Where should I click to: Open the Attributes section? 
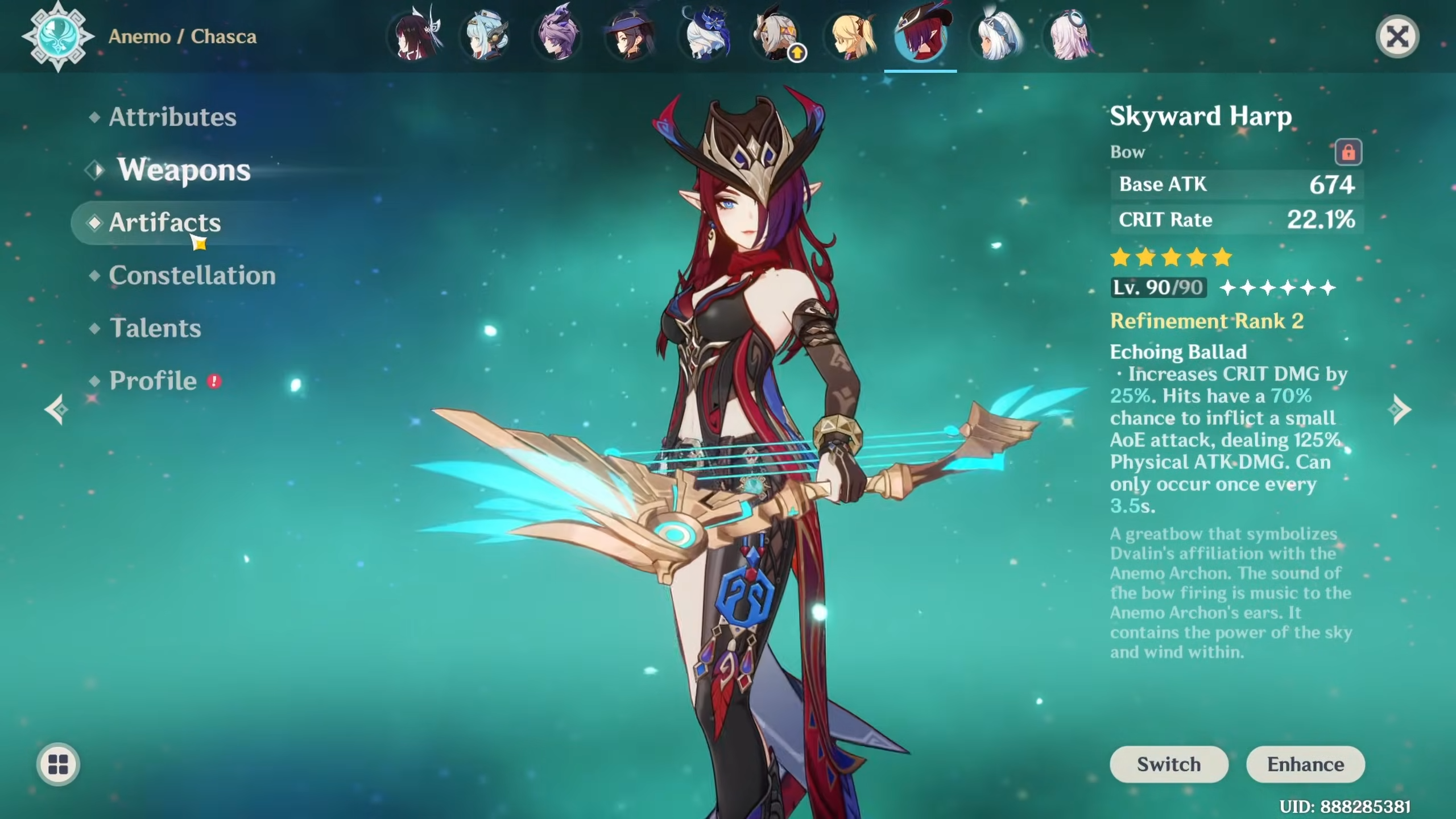click(x=172, y=117)
